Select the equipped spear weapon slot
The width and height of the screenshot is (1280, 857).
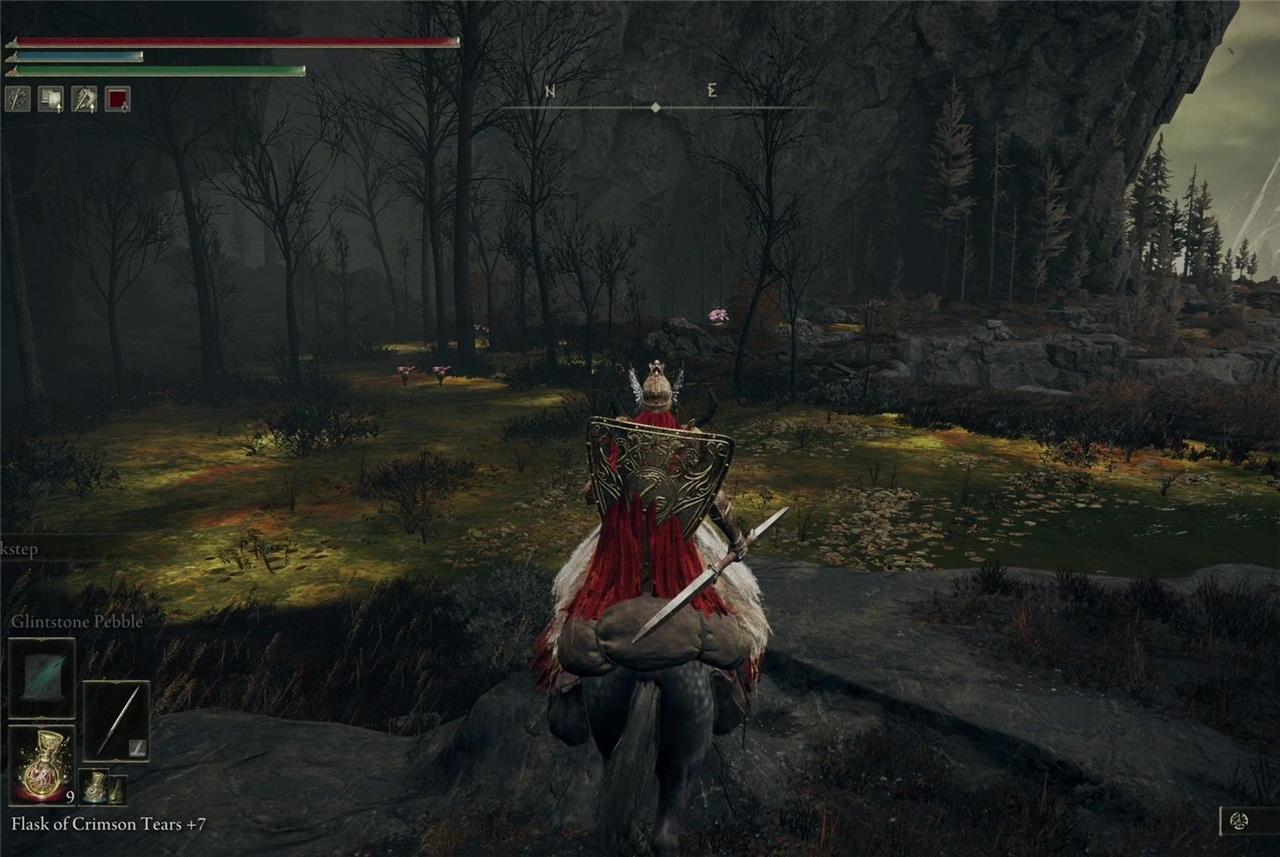pos(116,721)
